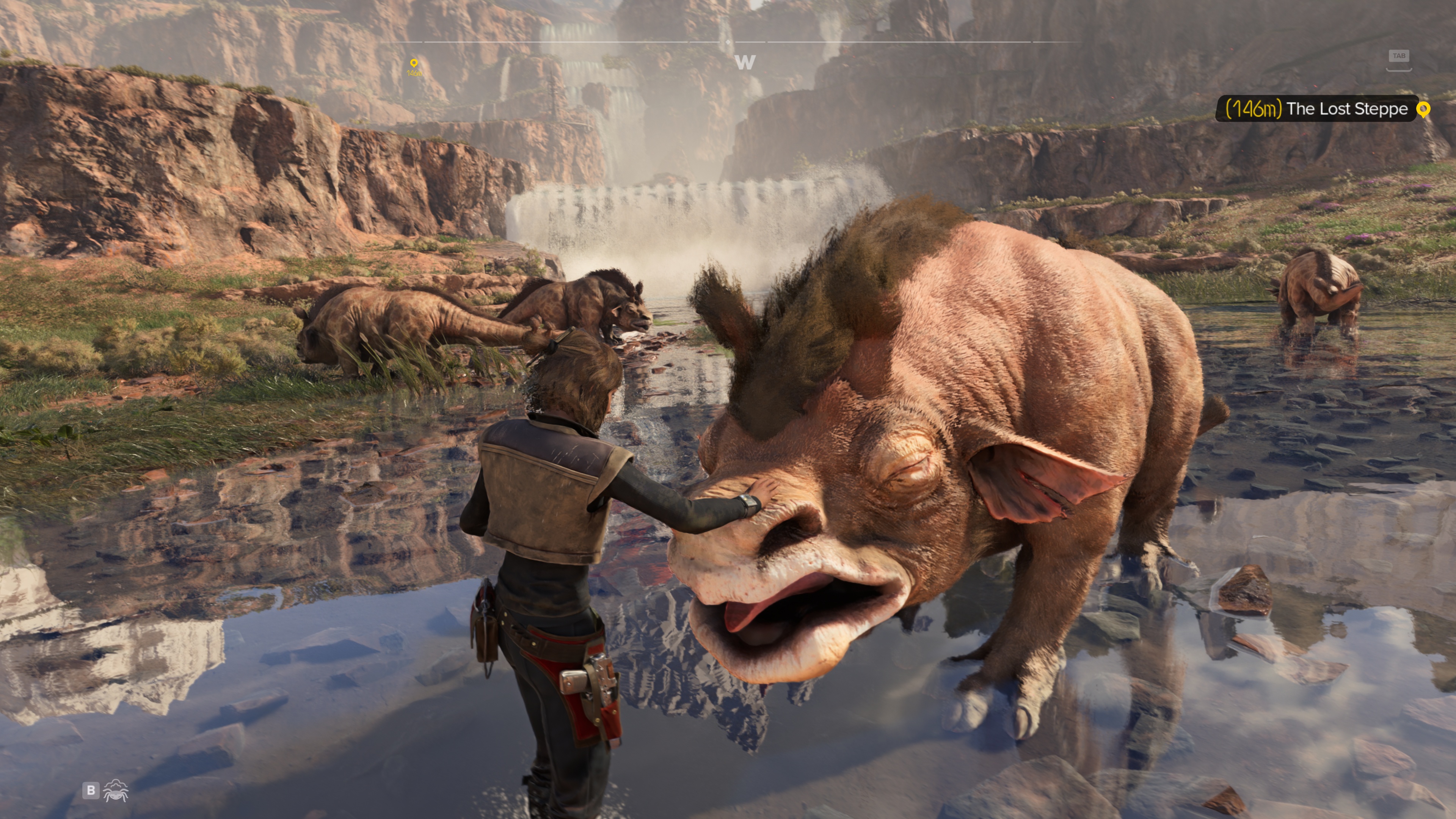
Task: Activate the Nix companion icon
Action: (x=116, y=790)
